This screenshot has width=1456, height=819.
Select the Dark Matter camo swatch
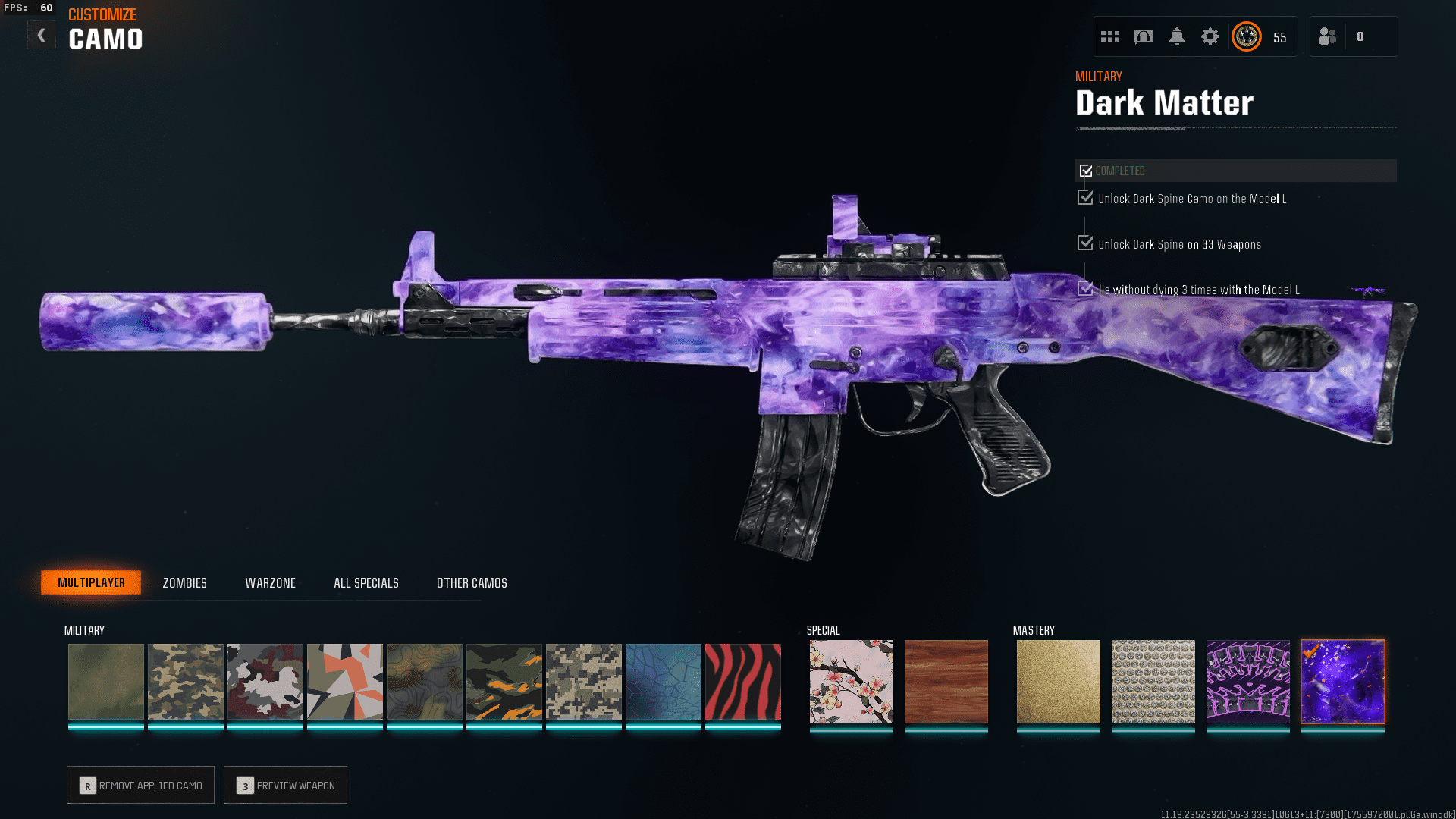pyautogui.click(x=1342, y=681)
